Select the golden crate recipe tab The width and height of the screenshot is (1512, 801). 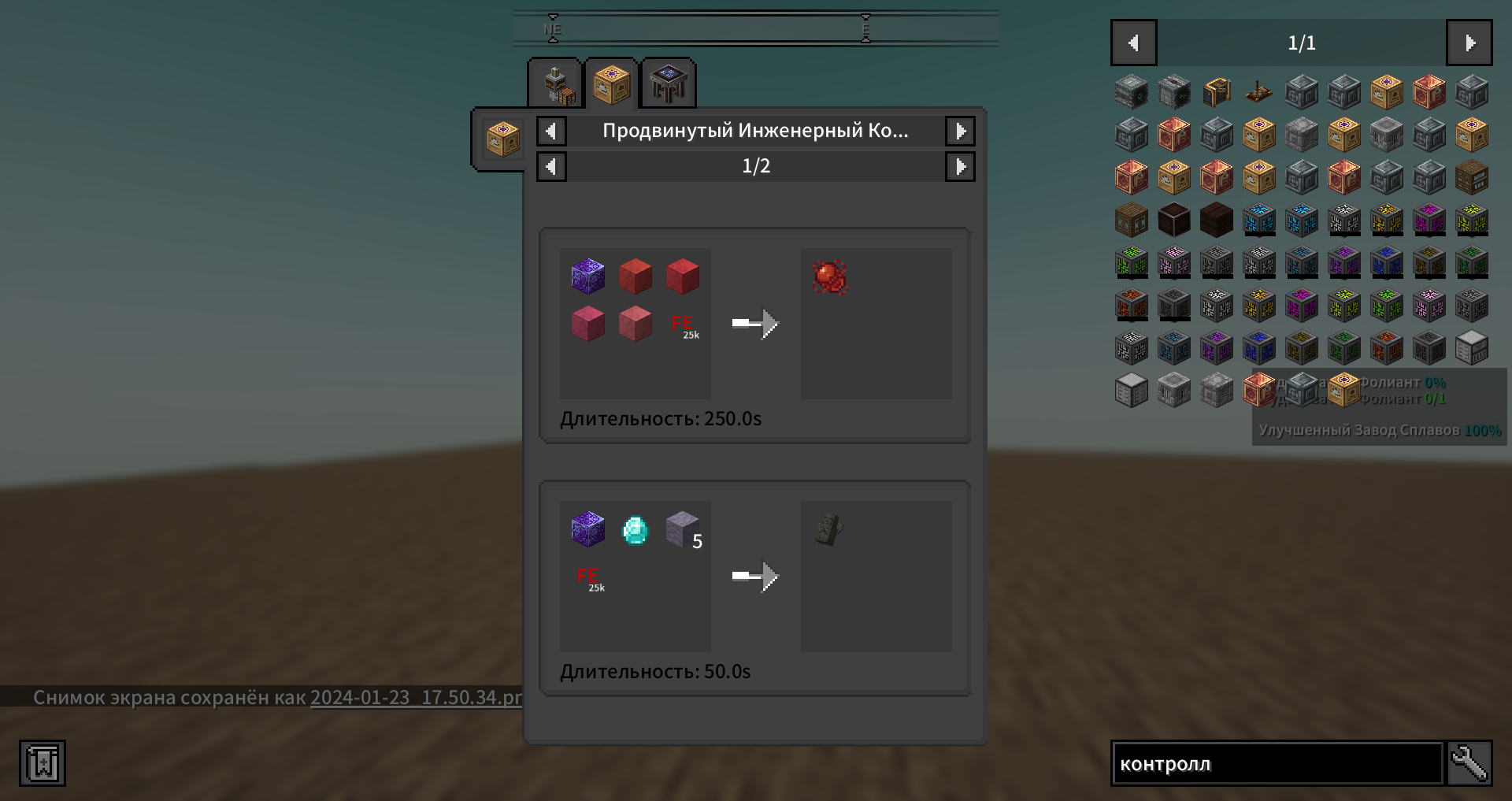612,83
